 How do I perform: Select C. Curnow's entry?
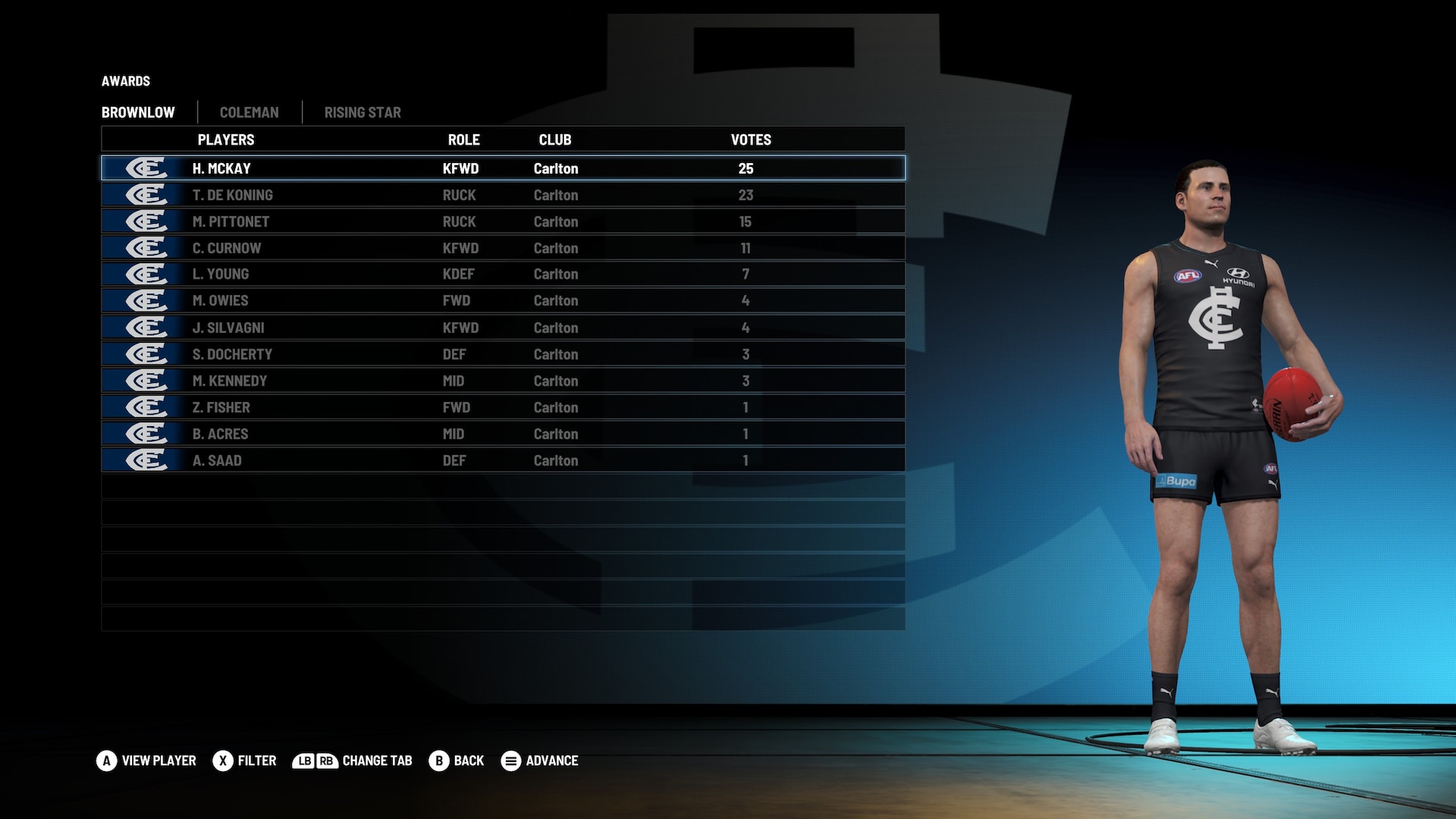pyautogui.click(x=502, y=248)
